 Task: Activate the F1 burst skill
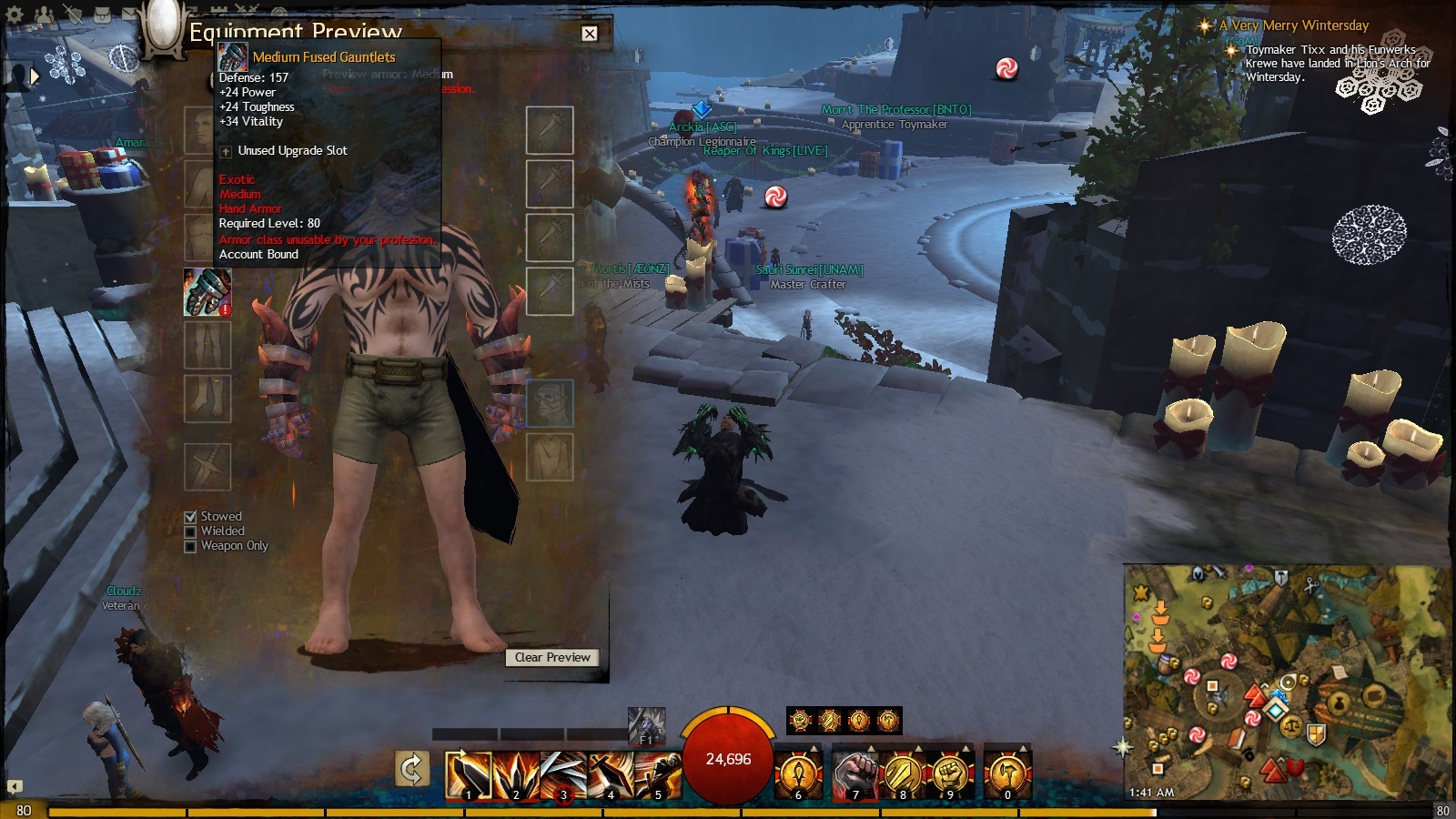pyautogui.click(x=646, y=726)
